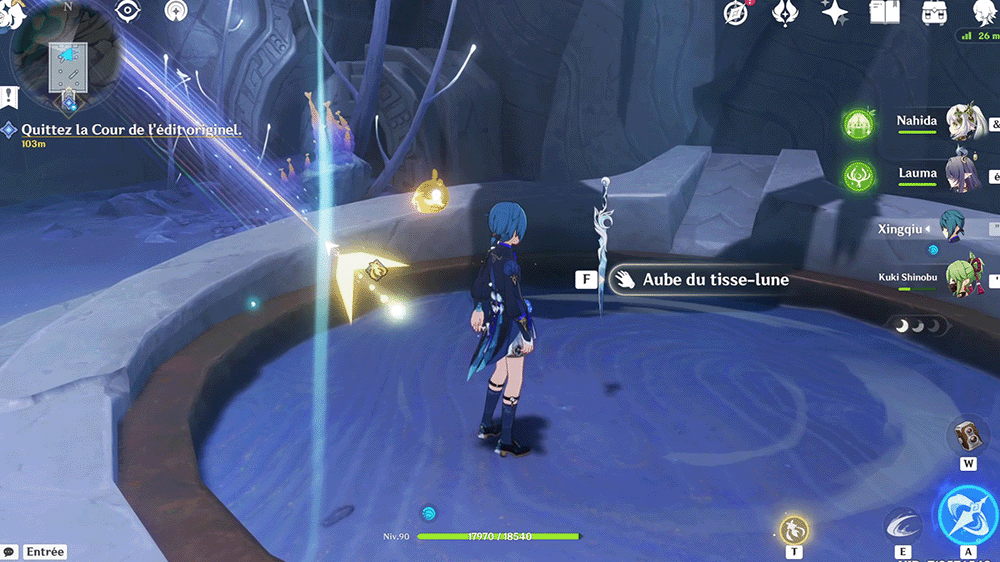Activate the golden glowing ability icon
The width and height of the screenshot is (1000, 562).
pyautogui.click(x=794, y=528)
